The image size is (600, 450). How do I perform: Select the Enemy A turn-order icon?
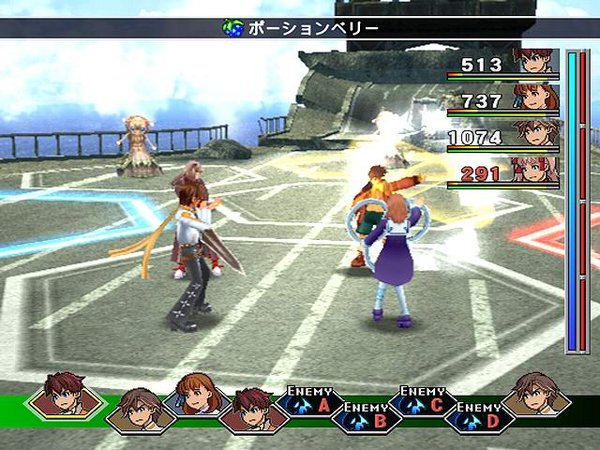[309, 400]
